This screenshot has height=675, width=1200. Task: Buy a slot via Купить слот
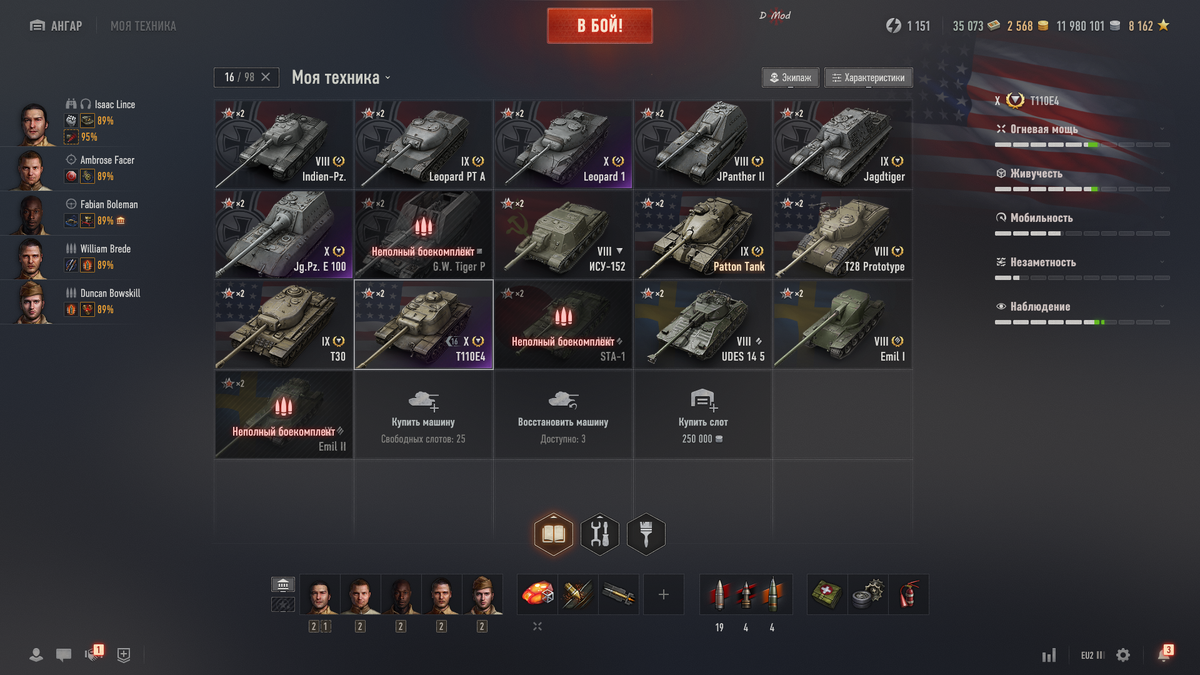tap(703, 414)
